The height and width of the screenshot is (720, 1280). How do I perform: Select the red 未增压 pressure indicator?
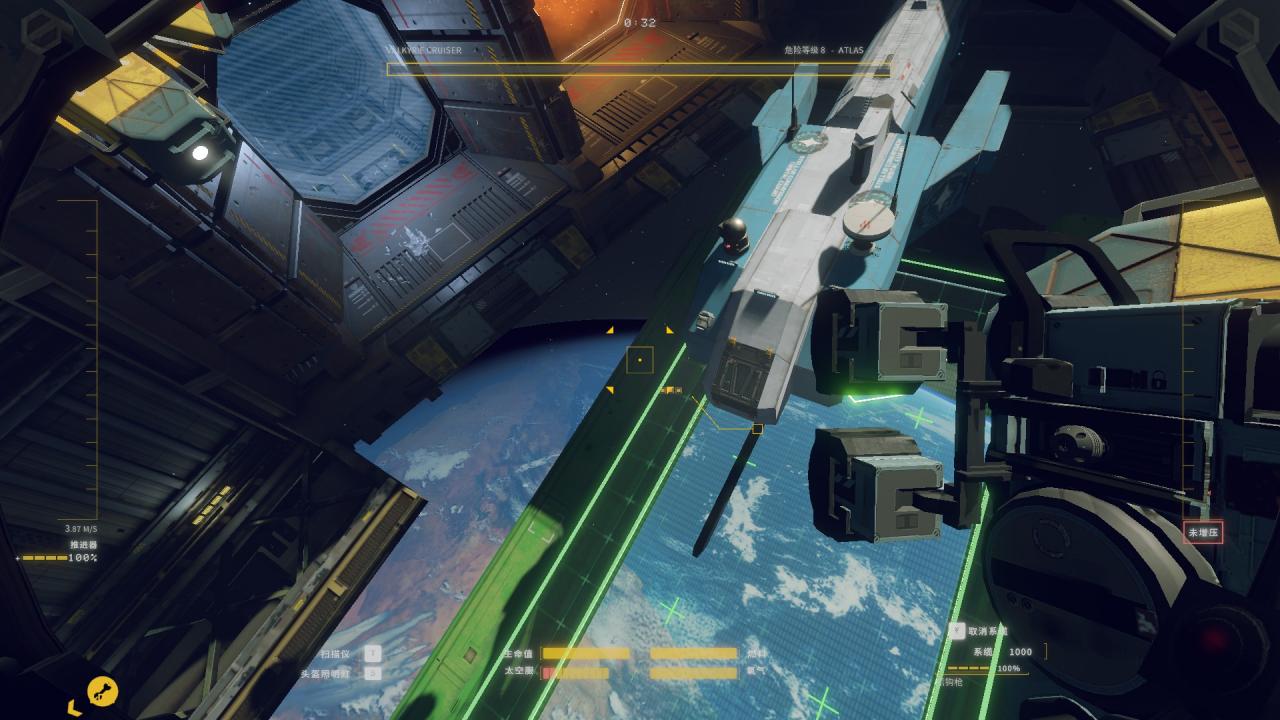[1202, 533]
